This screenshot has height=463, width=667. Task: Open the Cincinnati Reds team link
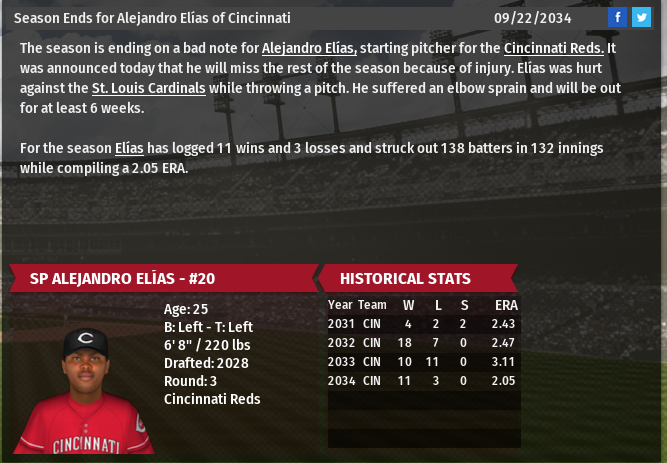pos(553,48)
